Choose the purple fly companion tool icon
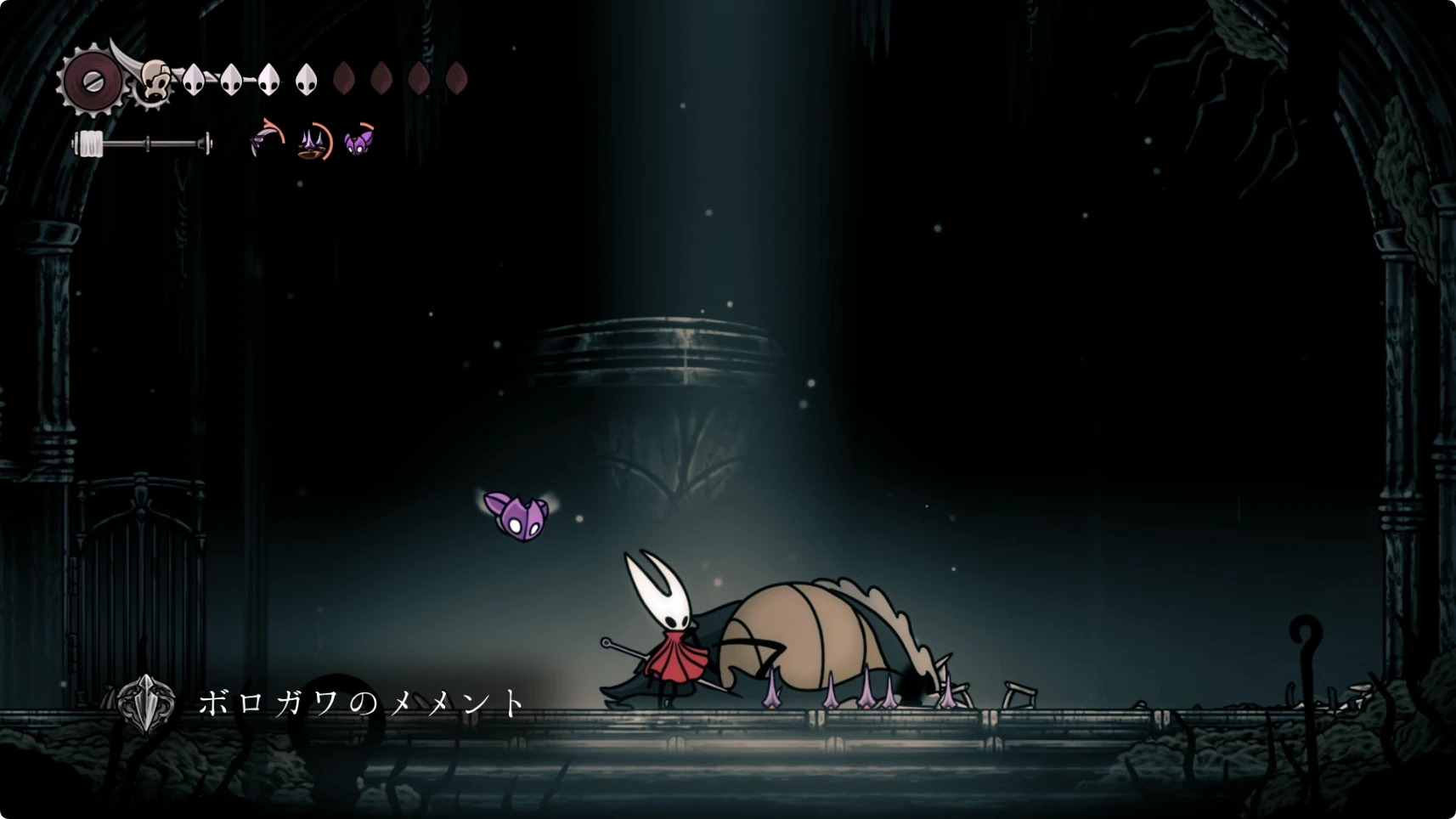The height and width of the screenshot is (819, 1456). 358,140
